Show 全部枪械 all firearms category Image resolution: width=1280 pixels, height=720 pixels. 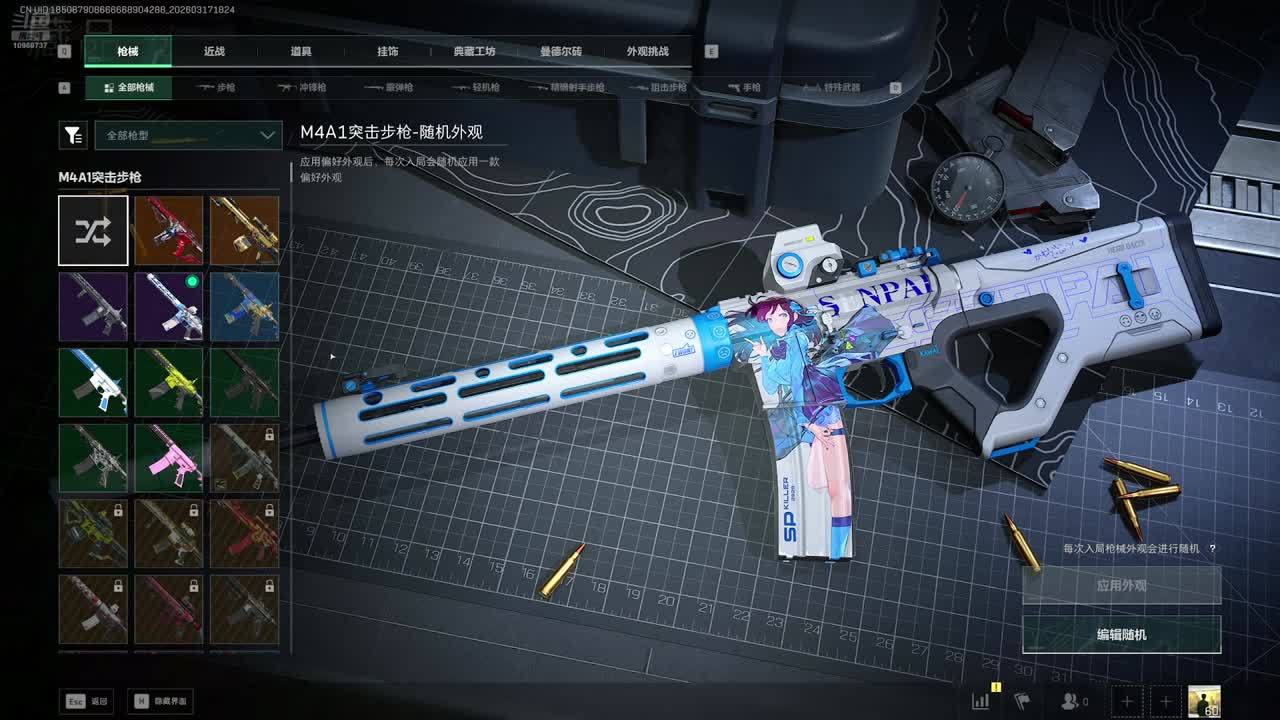[x=128, y=88]
